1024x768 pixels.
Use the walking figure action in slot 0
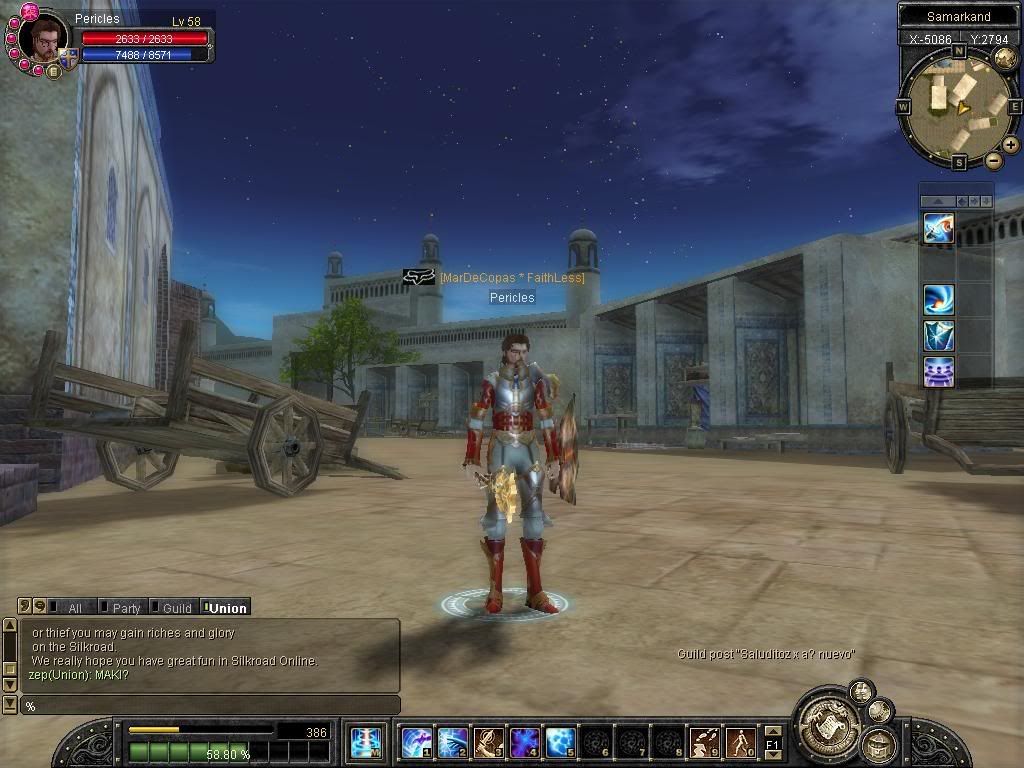pos(740,742)
